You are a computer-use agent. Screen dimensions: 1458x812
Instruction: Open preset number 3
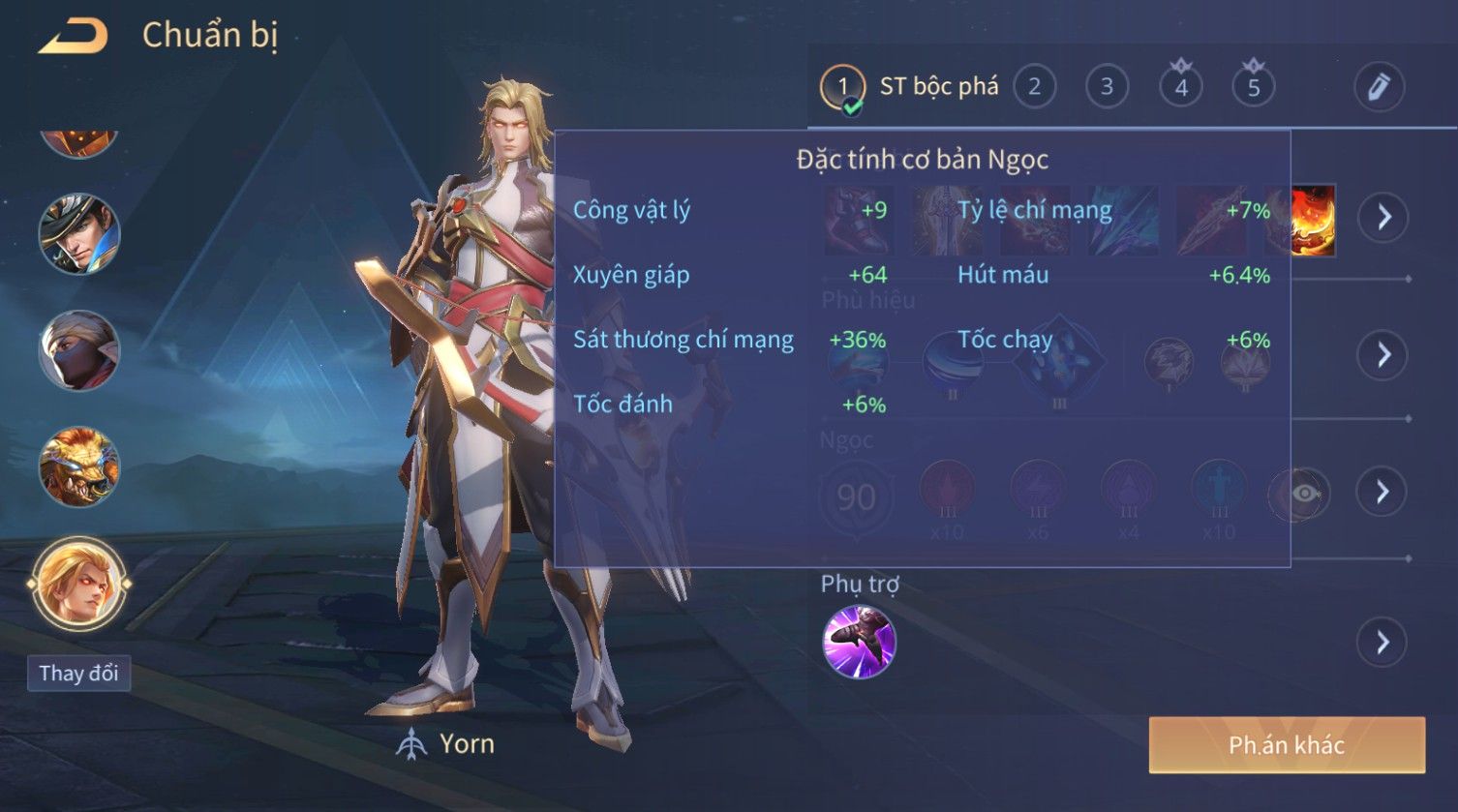pyautogui.click(x=1107, y=87)
